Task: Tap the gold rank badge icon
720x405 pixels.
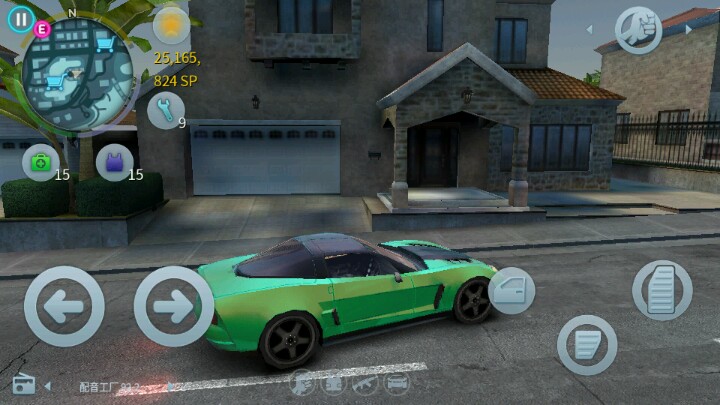Action: click(171, 24)
